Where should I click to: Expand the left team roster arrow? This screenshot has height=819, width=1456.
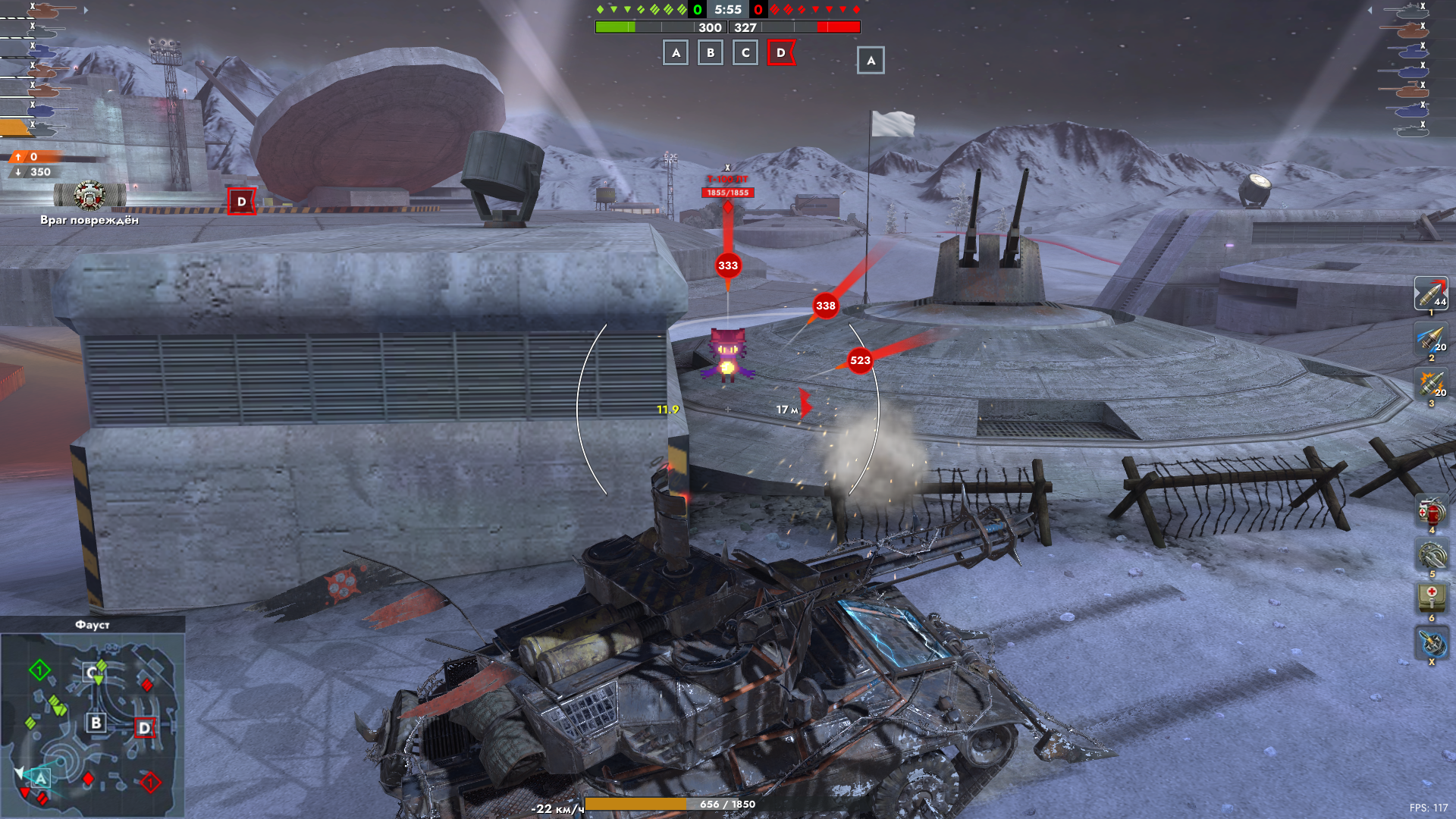click(86, 11)
